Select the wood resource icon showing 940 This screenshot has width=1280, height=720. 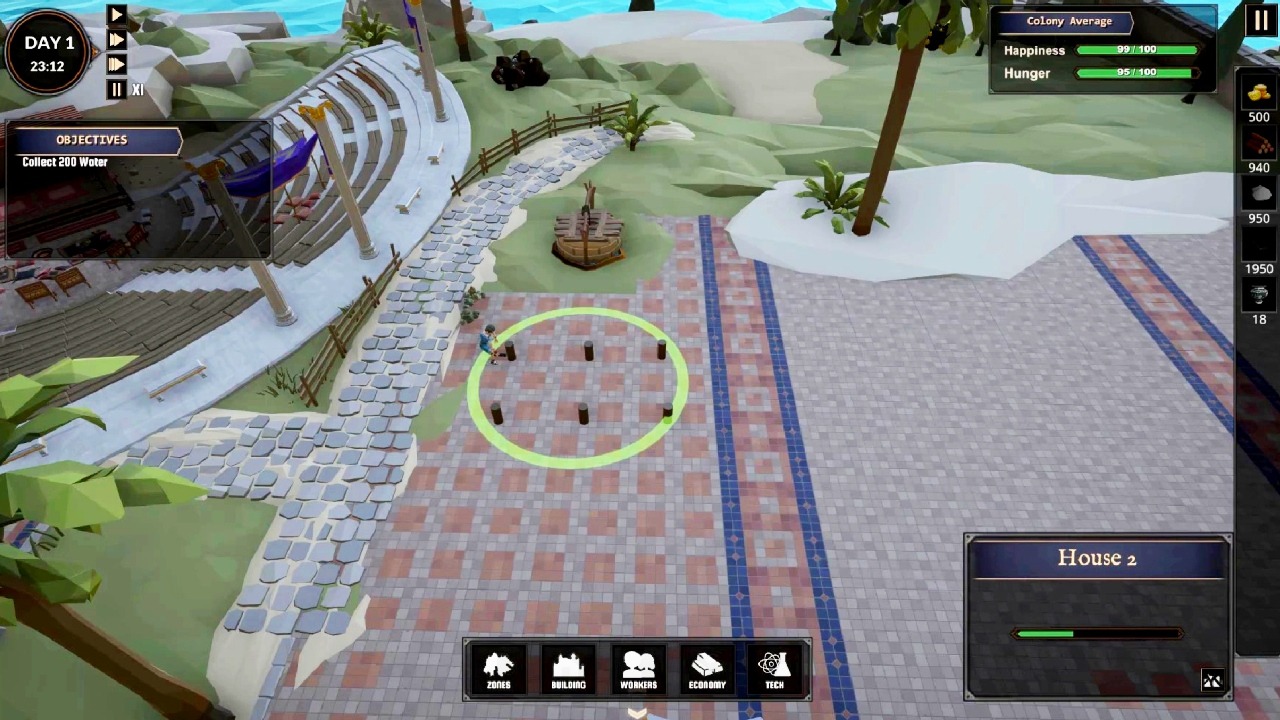(1258, 143)
